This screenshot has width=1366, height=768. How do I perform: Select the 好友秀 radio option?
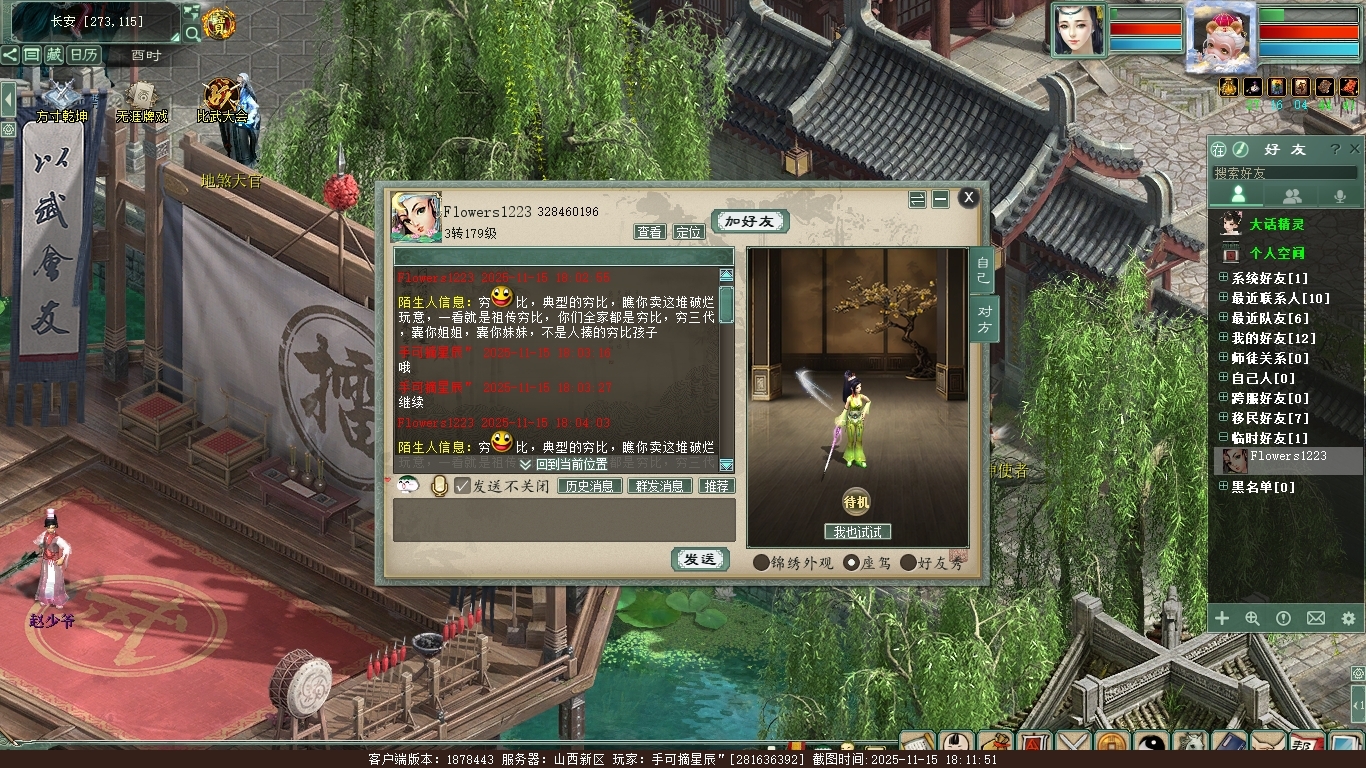(908, 563)
